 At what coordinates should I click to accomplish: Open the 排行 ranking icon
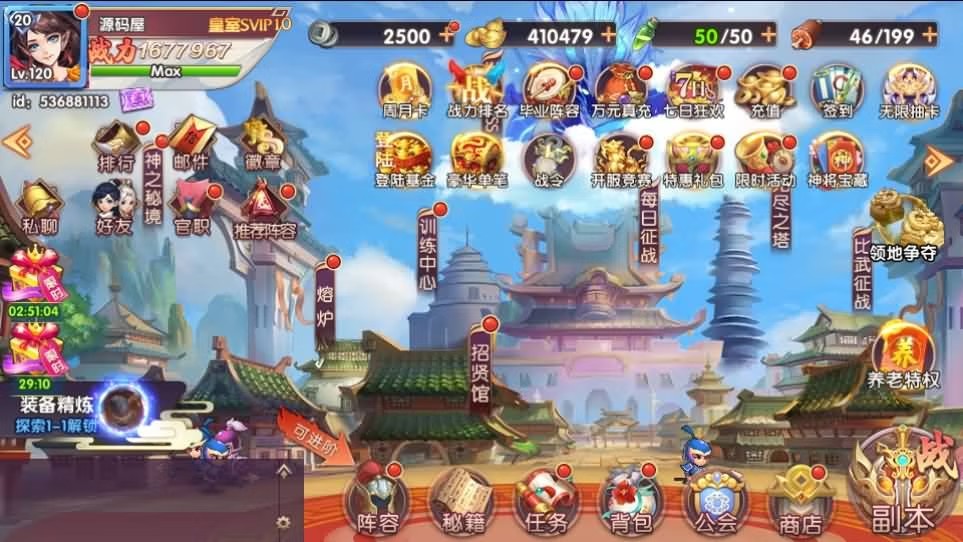tap(118, 143)
